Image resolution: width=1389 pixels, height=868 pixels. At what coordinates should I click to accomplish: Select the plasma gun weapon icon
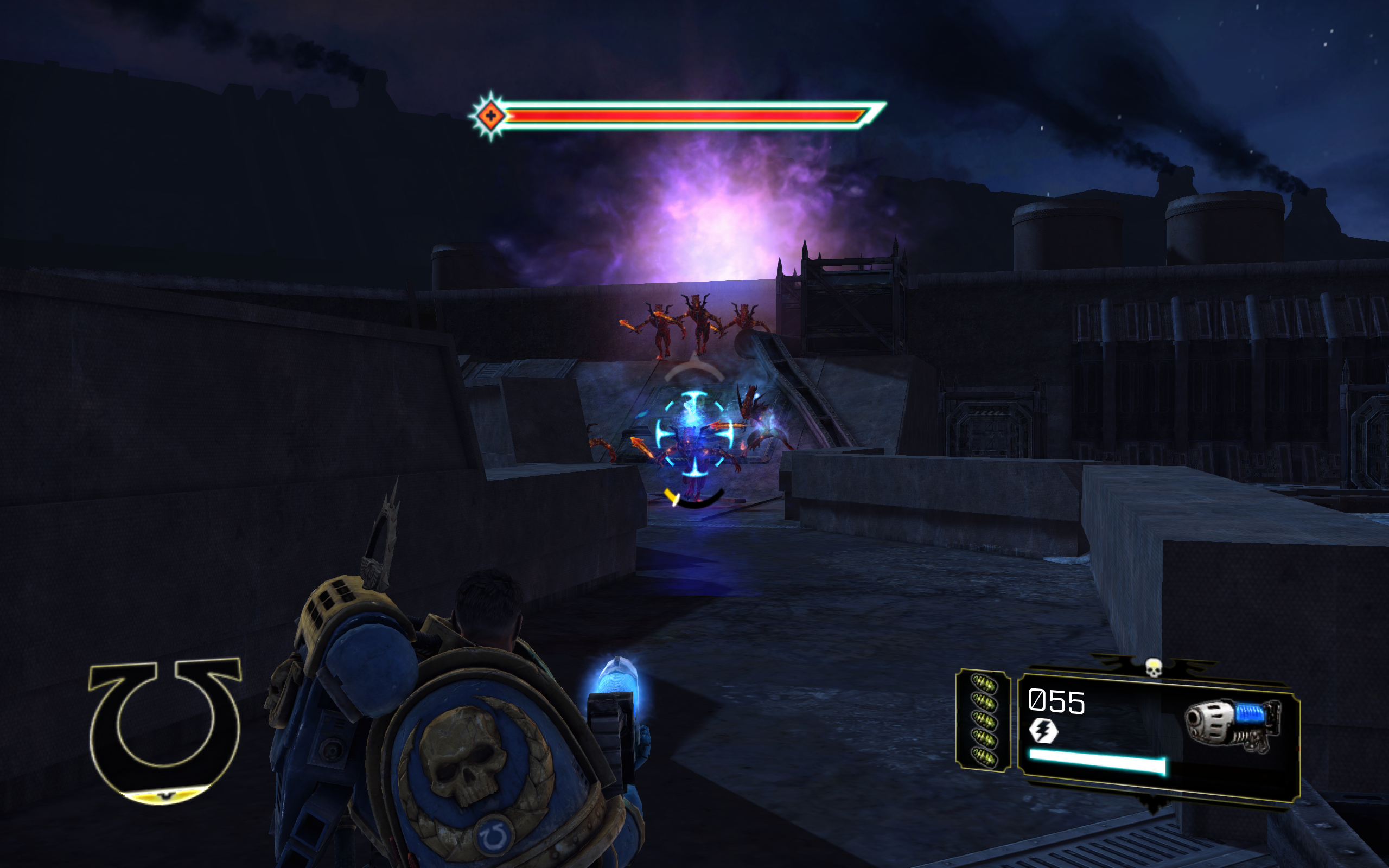coord(1232,725)
